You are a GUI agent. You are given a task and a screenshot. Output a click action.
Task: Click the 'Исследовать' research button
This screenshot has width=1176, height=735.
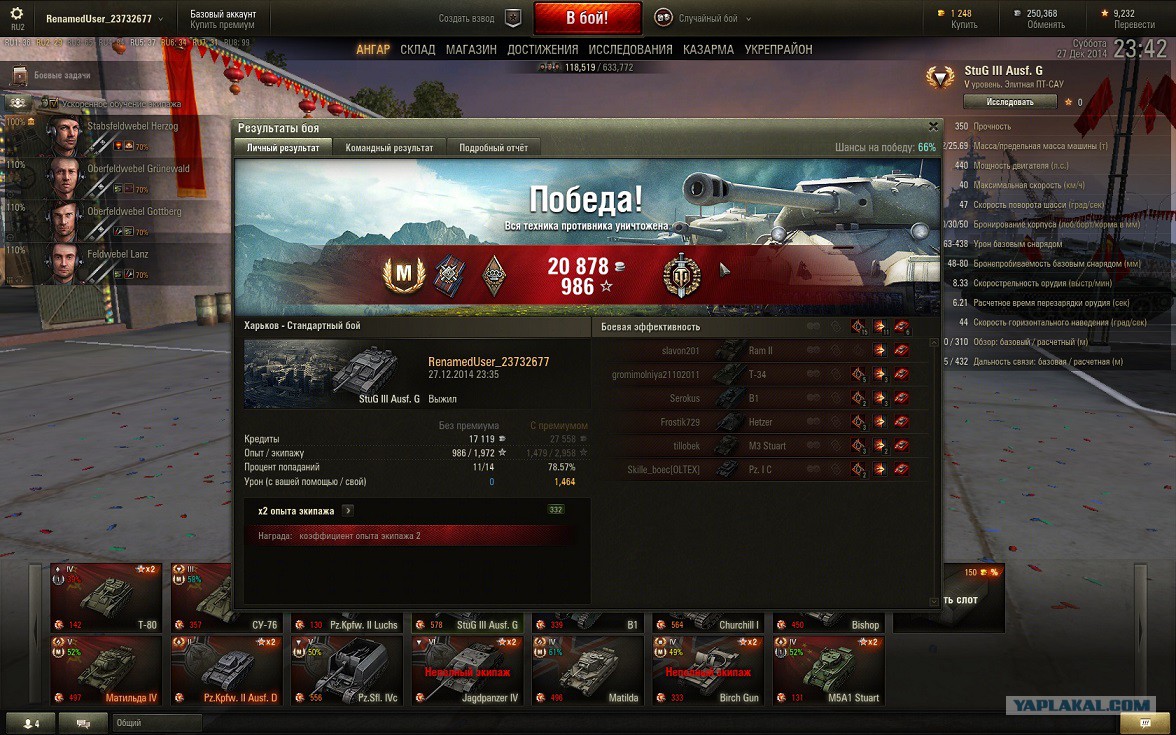click(x=1009, y=102)
